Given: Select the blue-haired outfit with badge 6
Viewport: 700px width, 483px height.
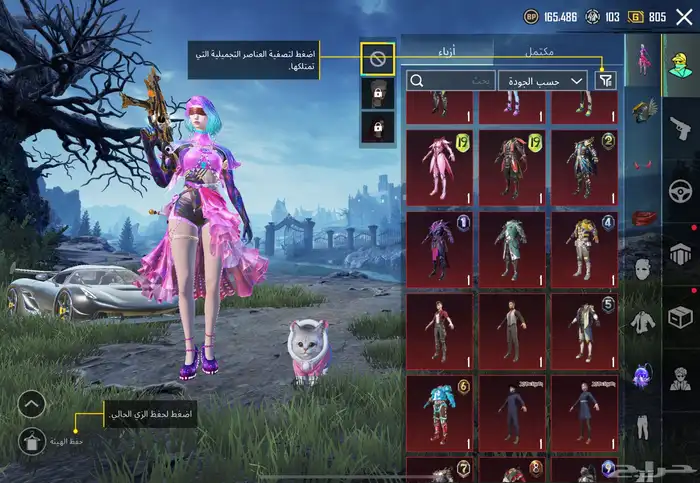Looking at the screenshot, I should pyautogui.click(x=439, y=409).
